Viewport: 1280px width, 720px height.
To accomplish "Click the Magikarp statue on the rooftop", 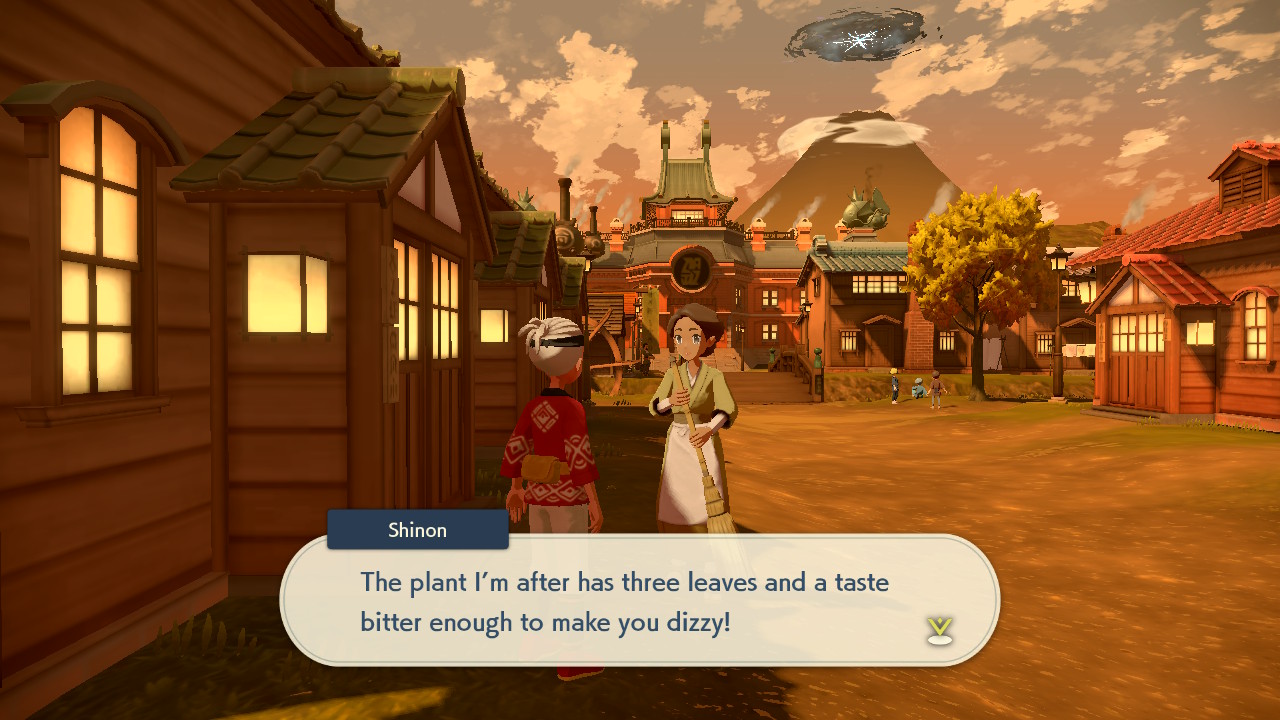I will pos(866,210).
